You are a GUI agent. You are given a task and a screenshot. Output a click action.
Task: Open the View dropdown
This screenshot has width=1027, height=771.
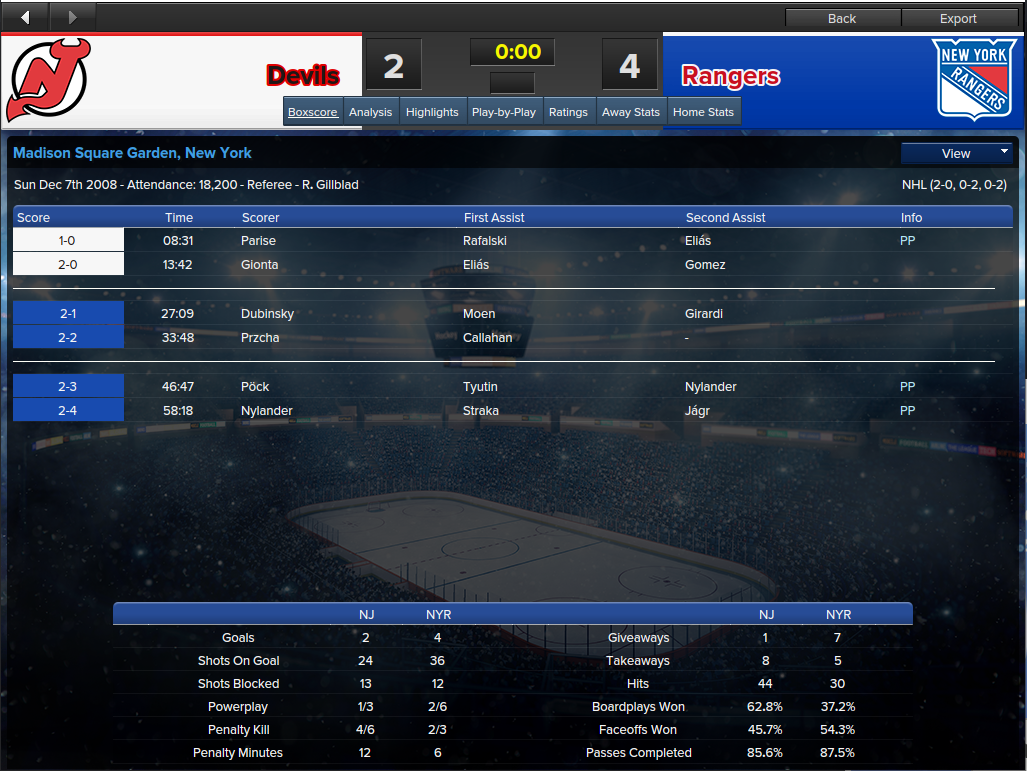957,153
